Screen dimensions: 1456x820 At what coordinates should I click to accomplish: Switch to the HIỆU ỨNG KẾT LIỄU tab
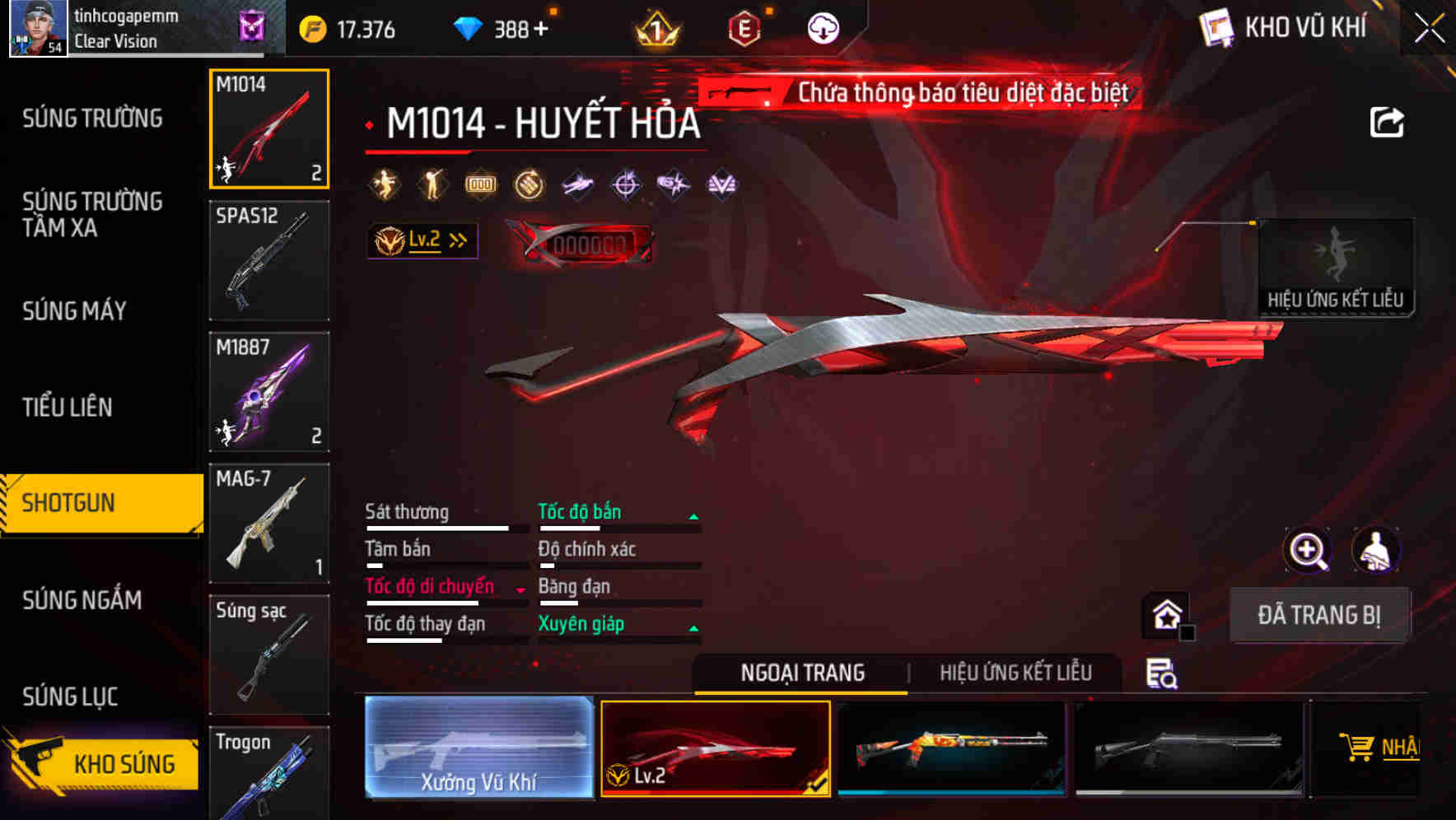pos(1016,673)
